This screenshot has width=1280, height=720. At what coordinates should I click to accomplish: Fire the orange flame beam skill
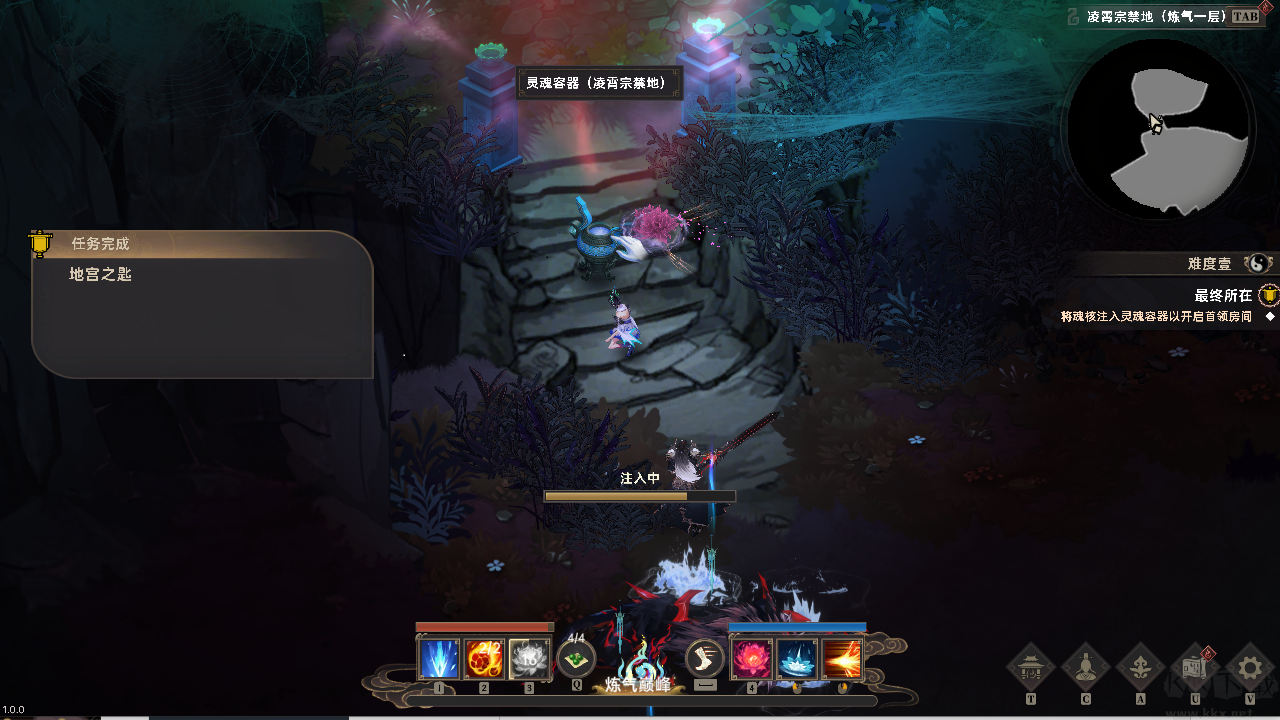pyautogui.click(x=841, y=660)
